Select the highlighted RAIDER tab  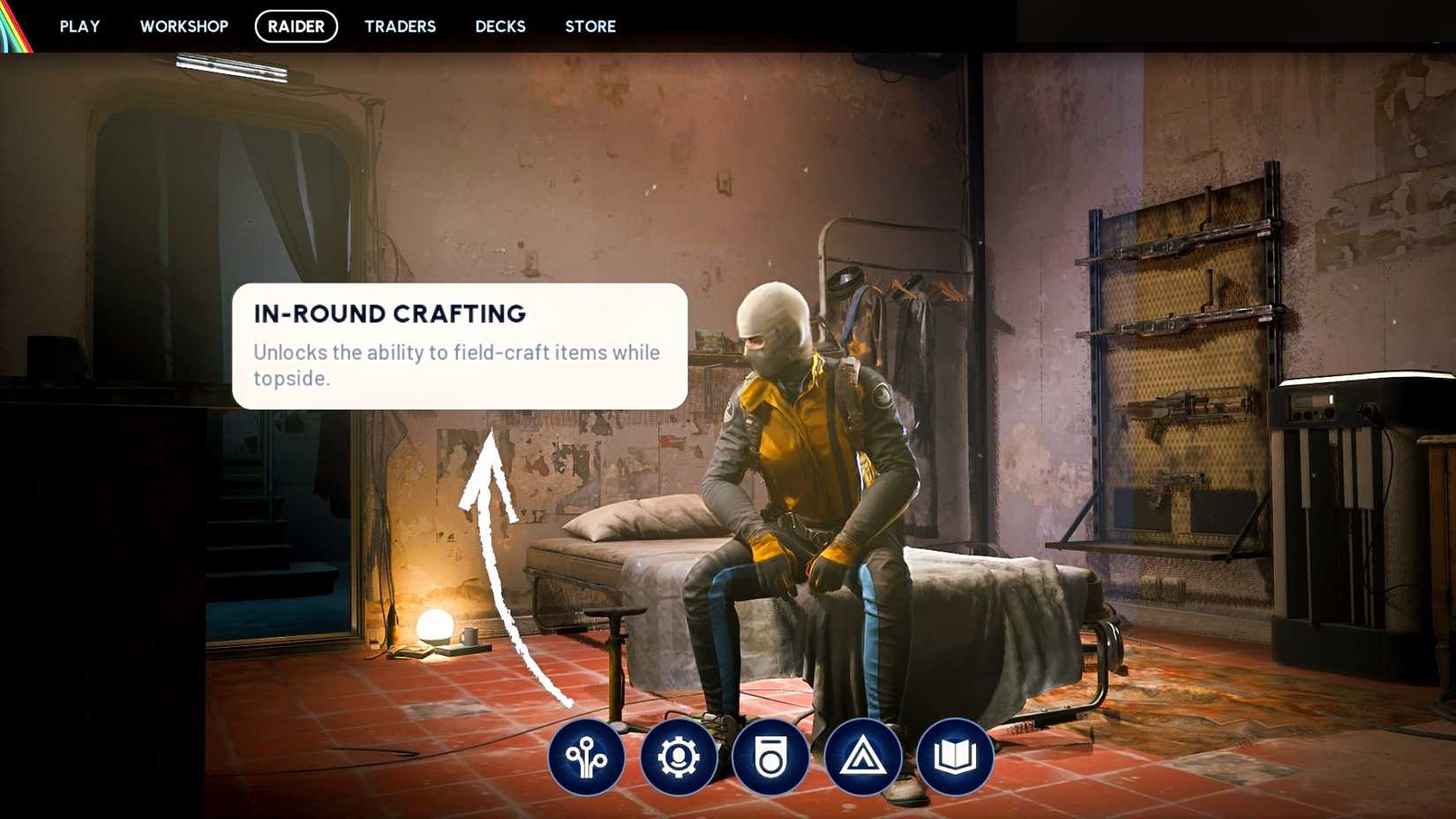[x=296, y=26]
